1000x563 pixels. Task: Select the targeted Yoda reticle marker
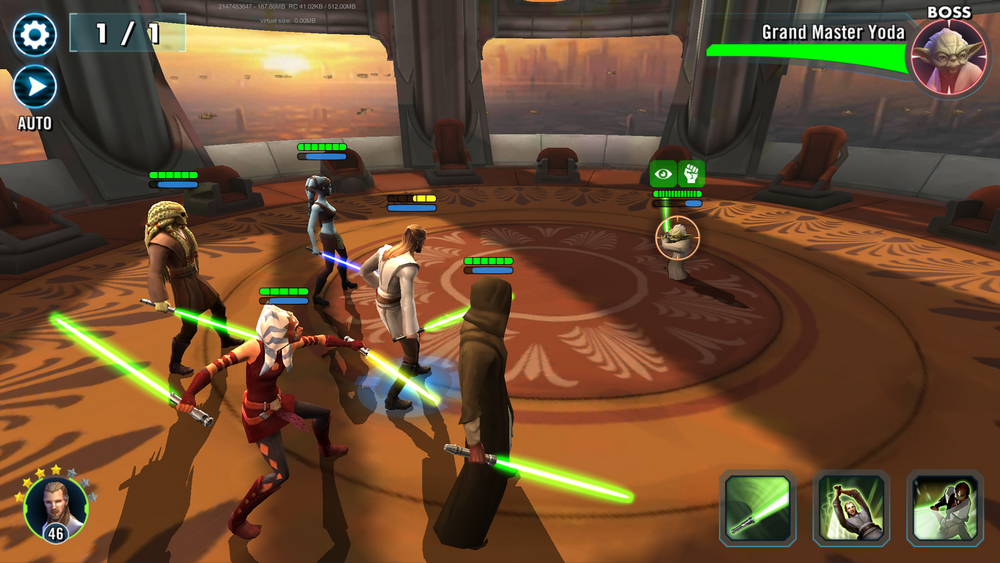pos(677,238)
